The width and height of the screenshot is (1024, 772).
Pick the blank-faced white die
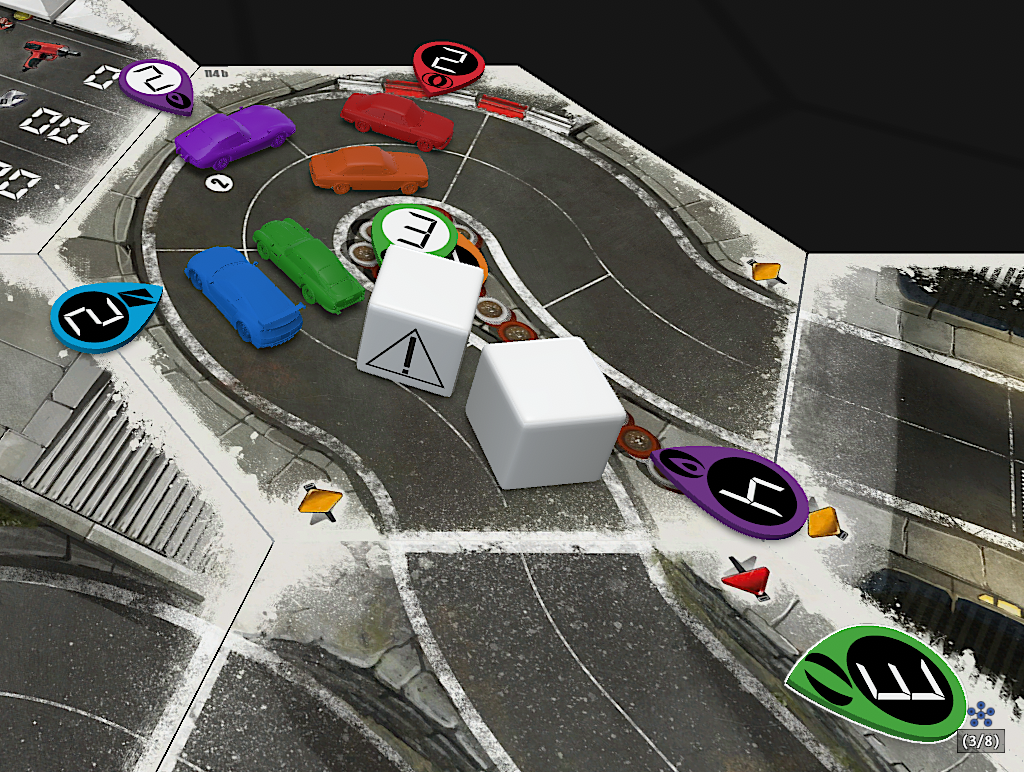coord(545,411)
